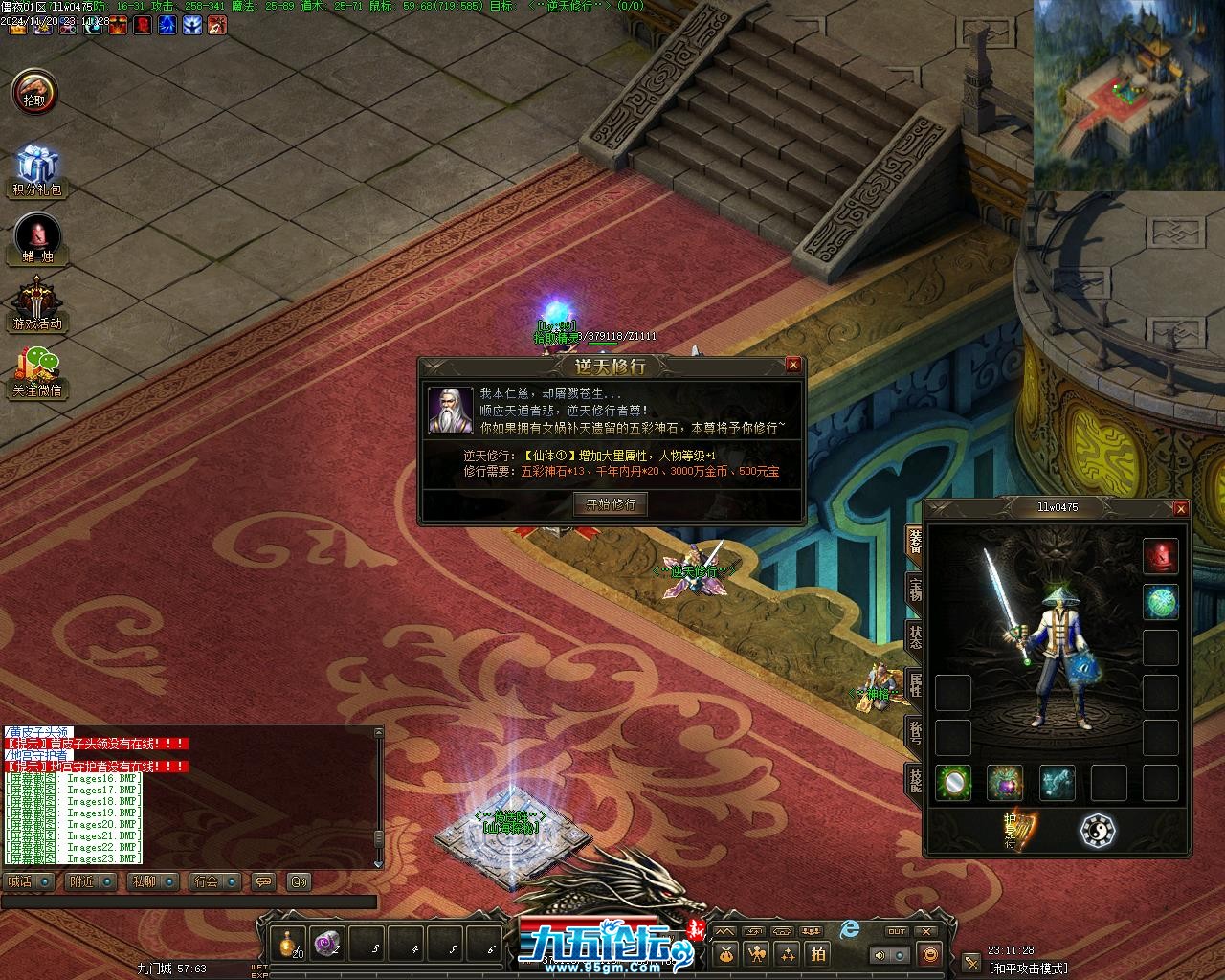Switch to the 技能 tab
This screenshot has height=980, width=1225.
(915, 779)
